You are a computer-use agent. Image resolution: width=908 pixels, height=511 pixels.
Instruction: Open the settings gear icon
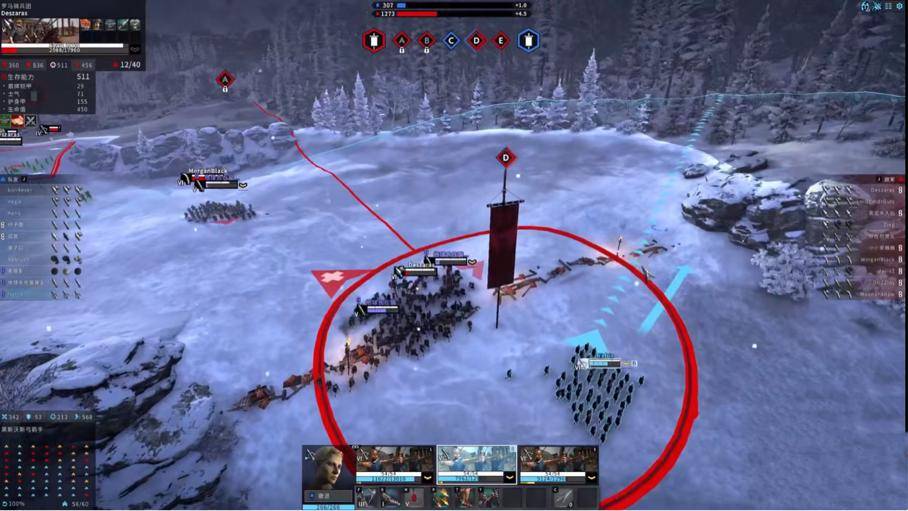(900, 6)
